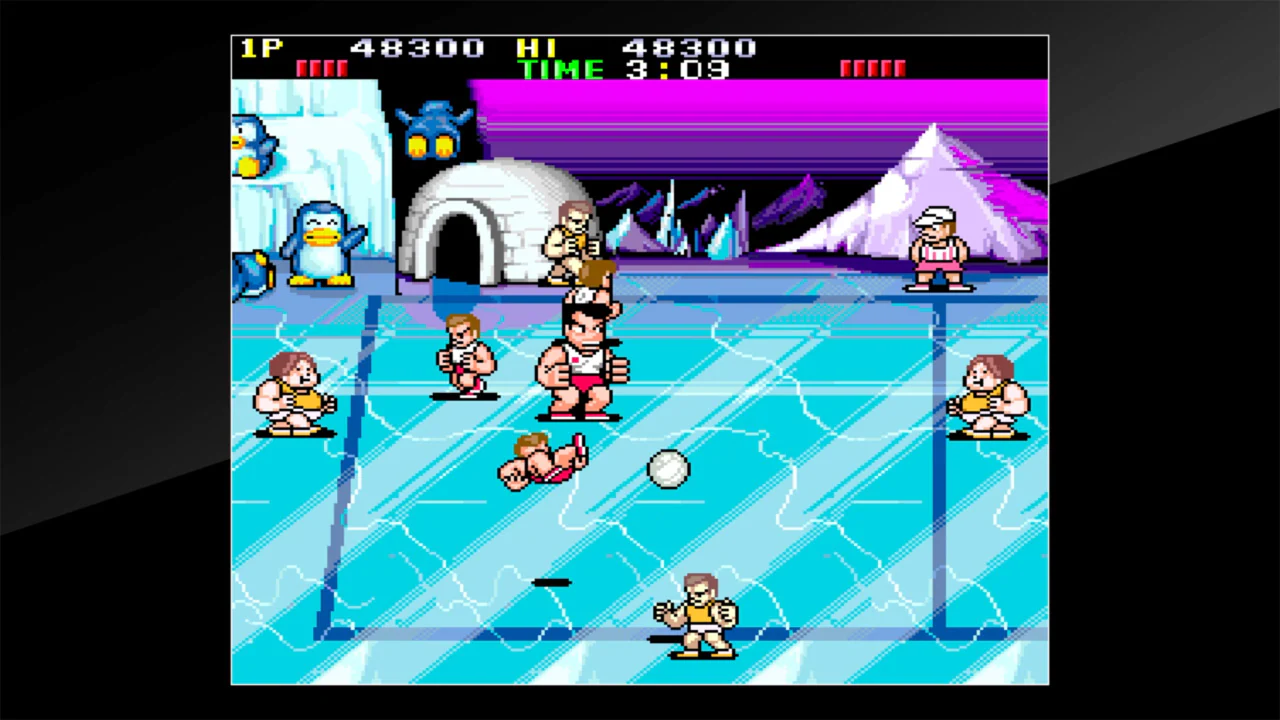Click the muscular player in red shorts

(x=585, y=360)
